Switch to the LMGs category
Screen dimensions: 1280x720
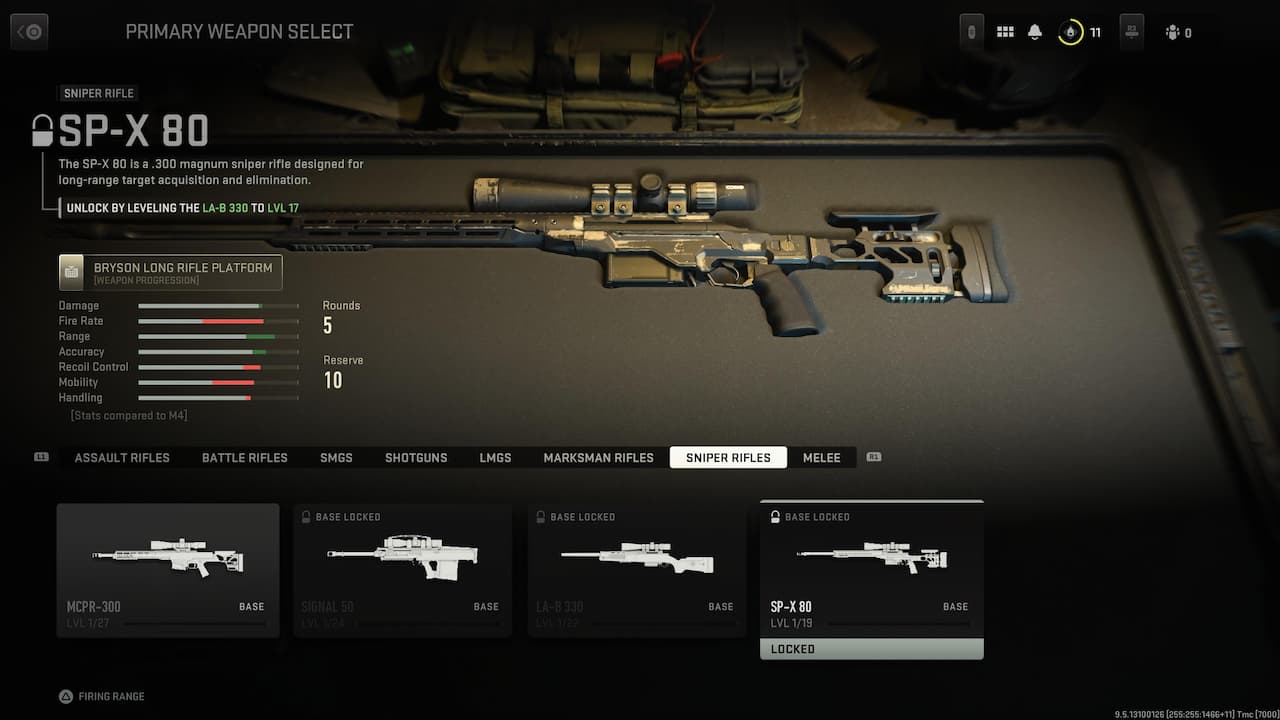495,457
